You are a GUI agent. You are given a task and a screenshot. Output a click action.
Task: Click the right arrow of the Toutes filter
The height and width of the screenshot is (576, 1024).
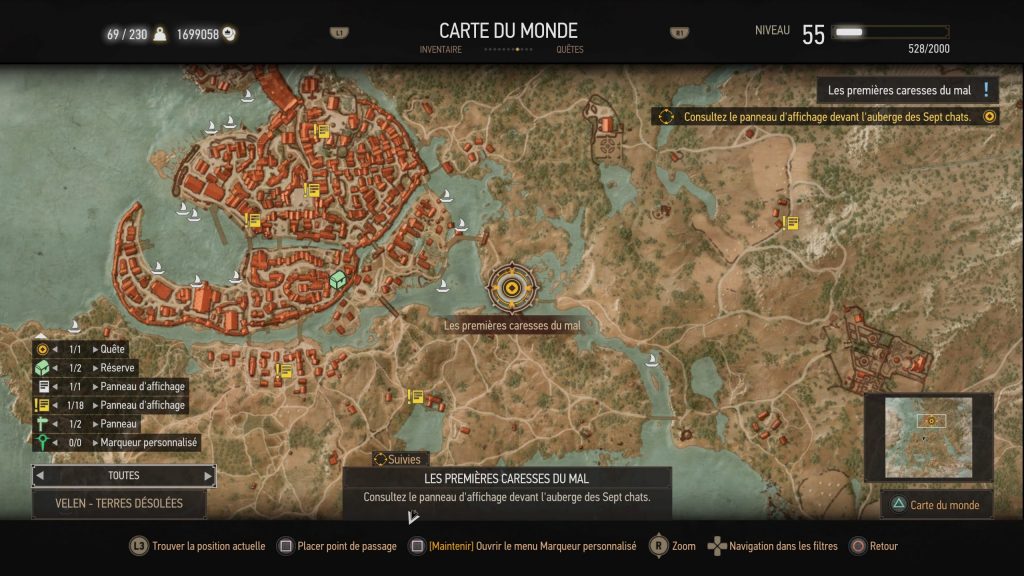click(x=208, y=476)
